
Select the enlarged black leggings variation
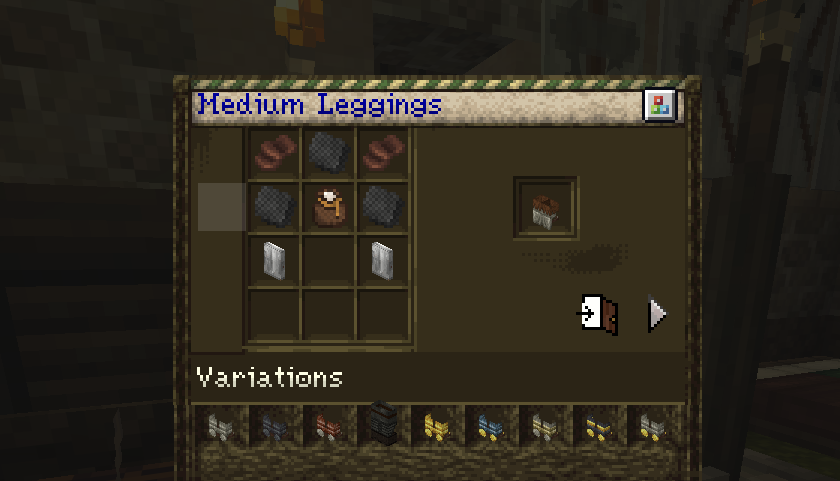point(381,423)
